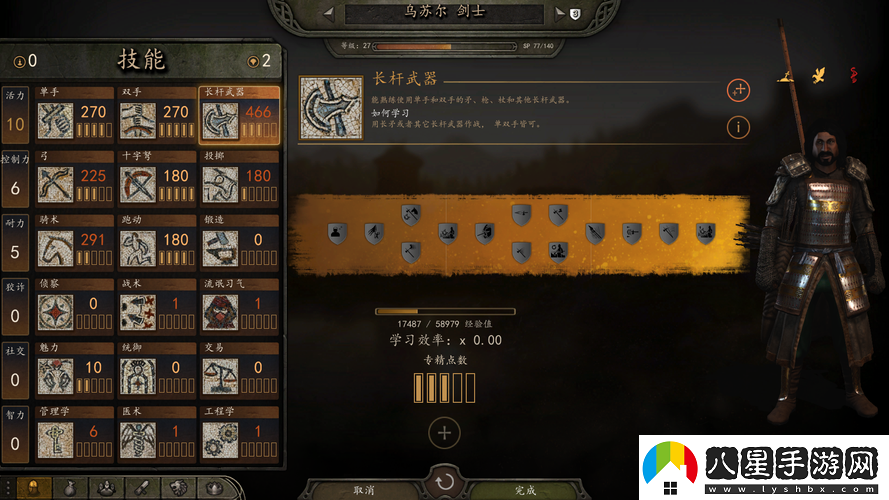Select the 智力 intelligence attribute
The width and height of the screenshot is (889, 500).
tap(15, 432)
